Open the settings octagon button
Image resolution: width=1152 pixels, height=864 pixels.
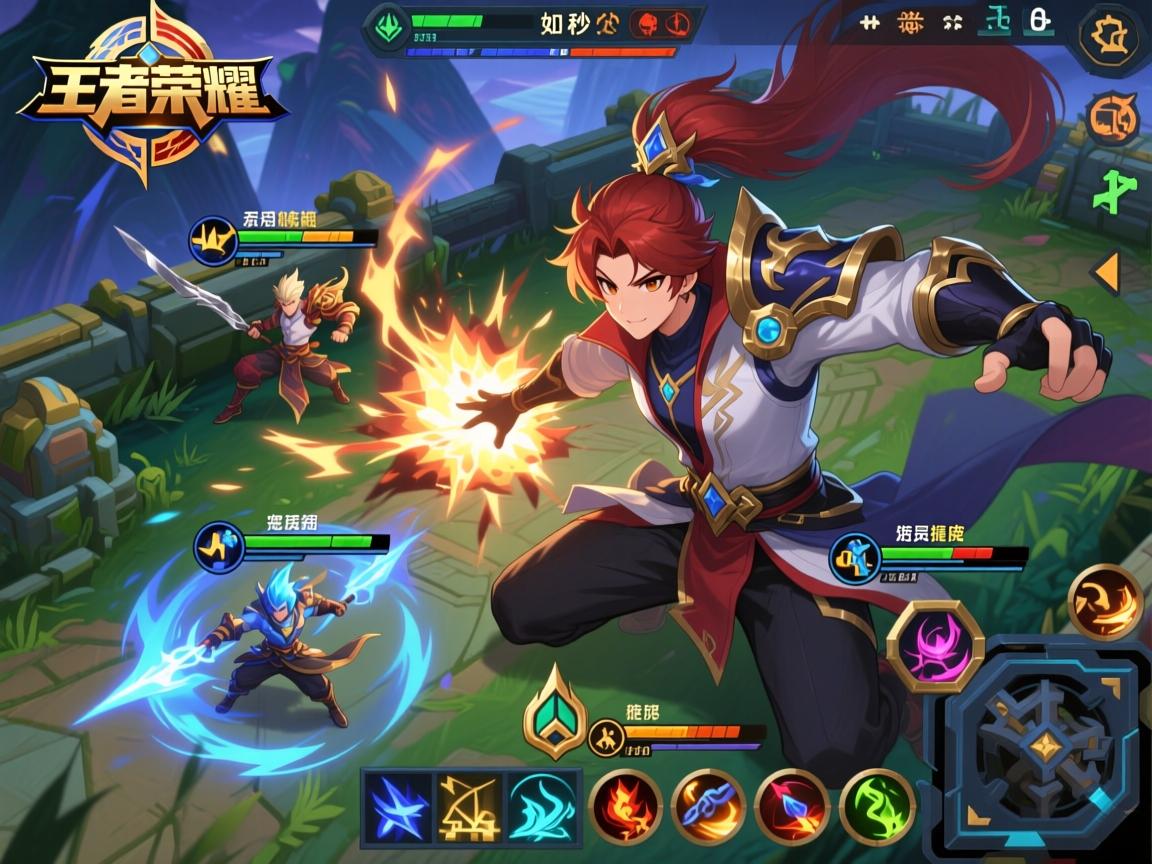(x=1110, y=38)
